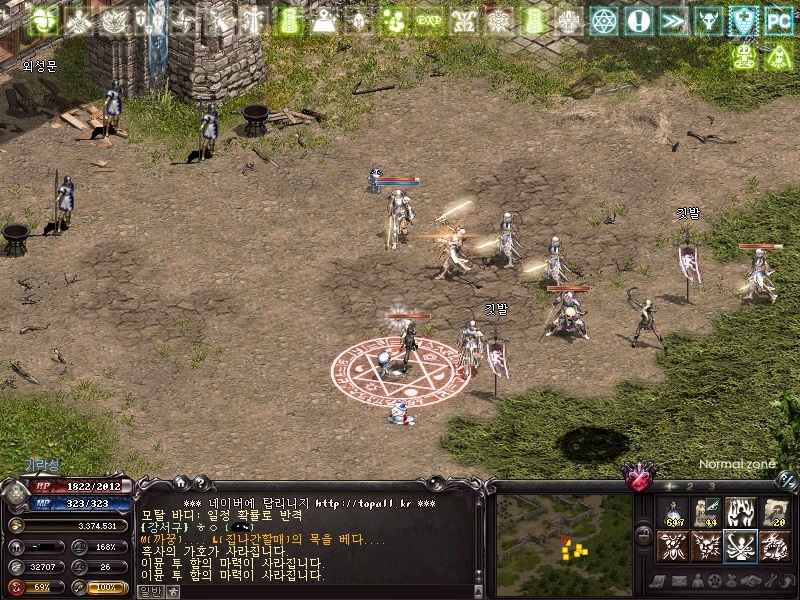Image resolution: width=800 pixels, height=600 pixels.
Task: Use the potion slot showing 697
Action: (x=675, y=514)
